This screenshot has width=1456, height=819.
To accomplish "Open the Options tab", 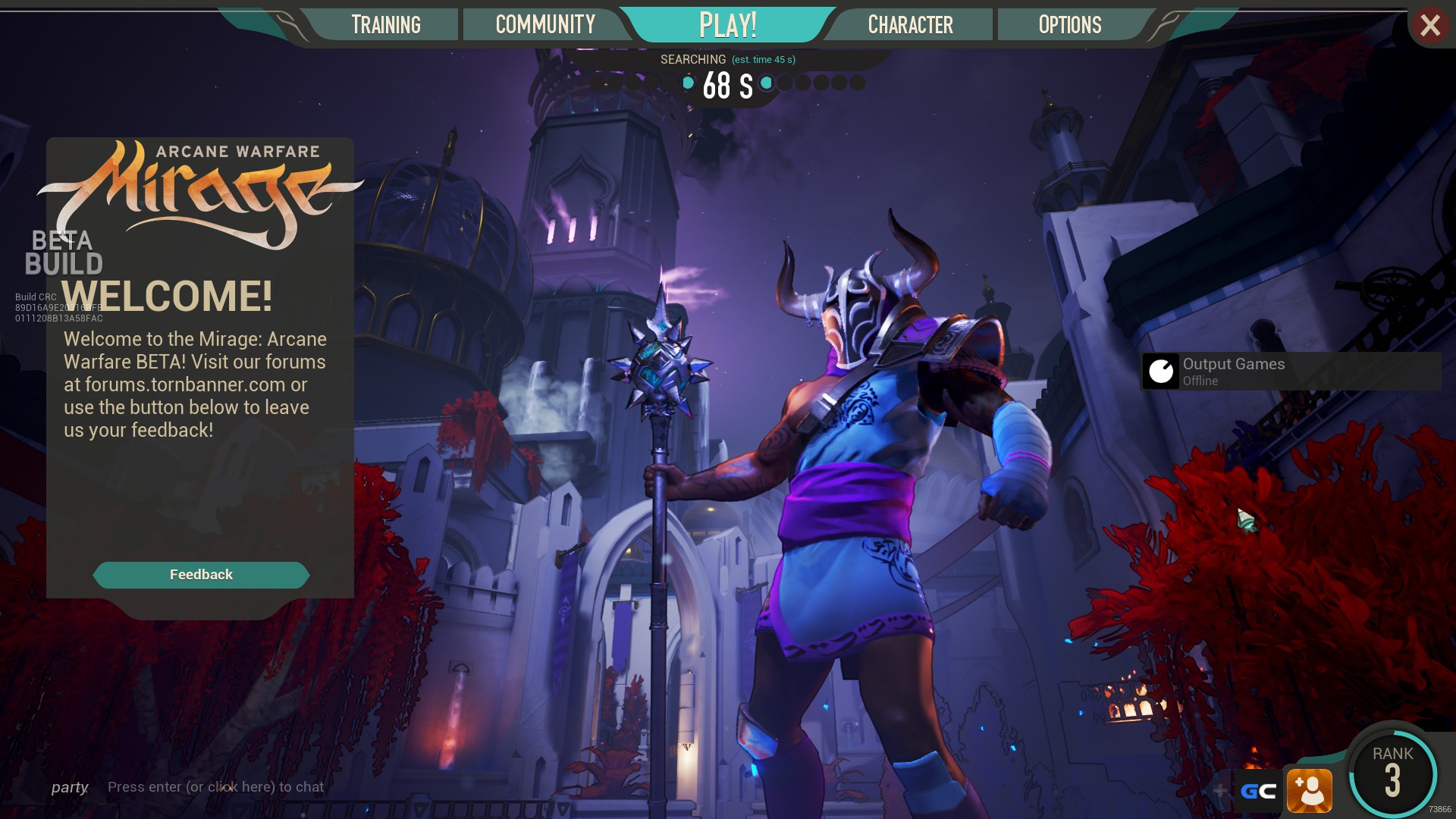I will coord(1069,25).
